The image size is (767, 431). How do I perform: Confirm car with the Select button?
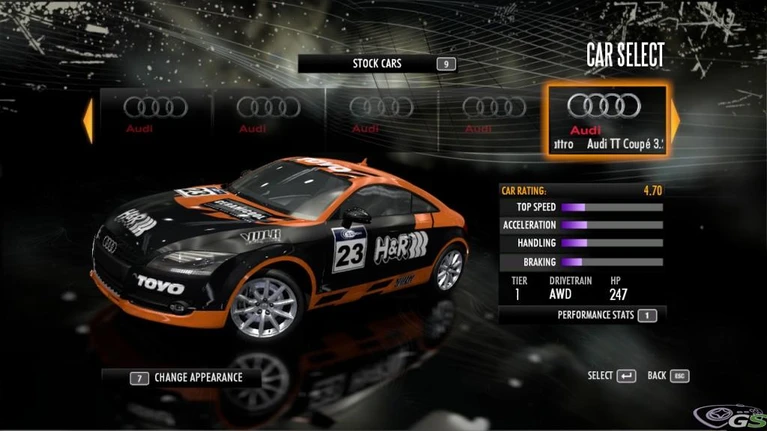pos(611,376)
